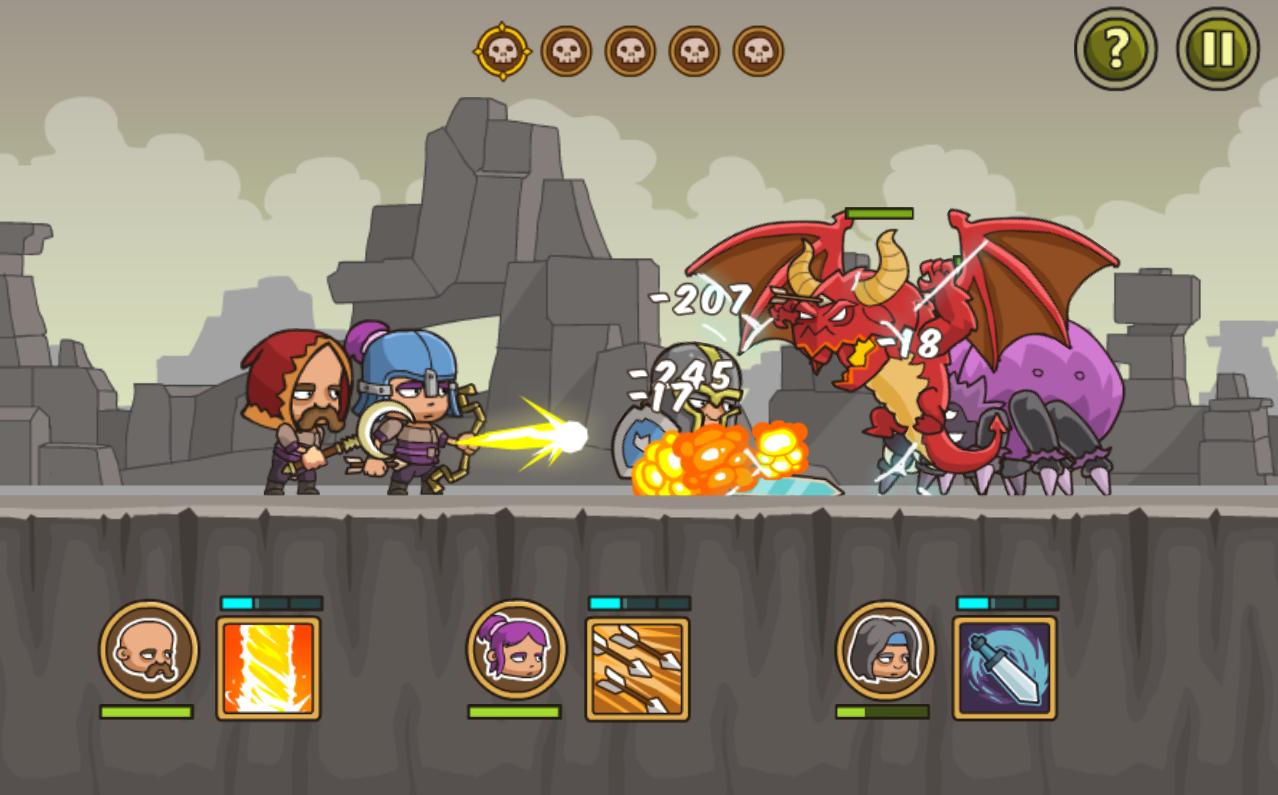Open the question mark help button
The height and width of the screenshot is (795, 1278).
(1115, 48)
